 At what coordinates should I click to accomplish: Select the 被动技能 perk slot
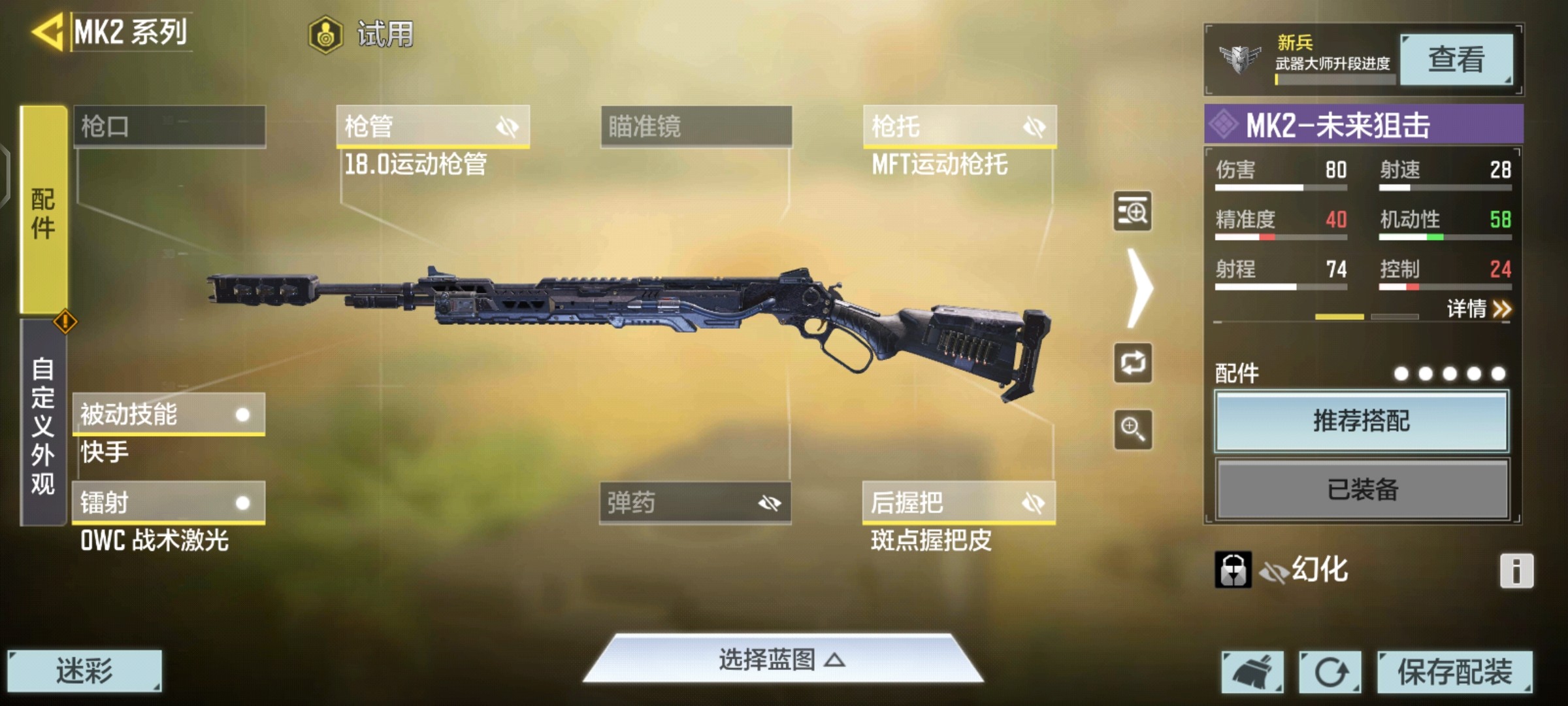coord(169,414)
